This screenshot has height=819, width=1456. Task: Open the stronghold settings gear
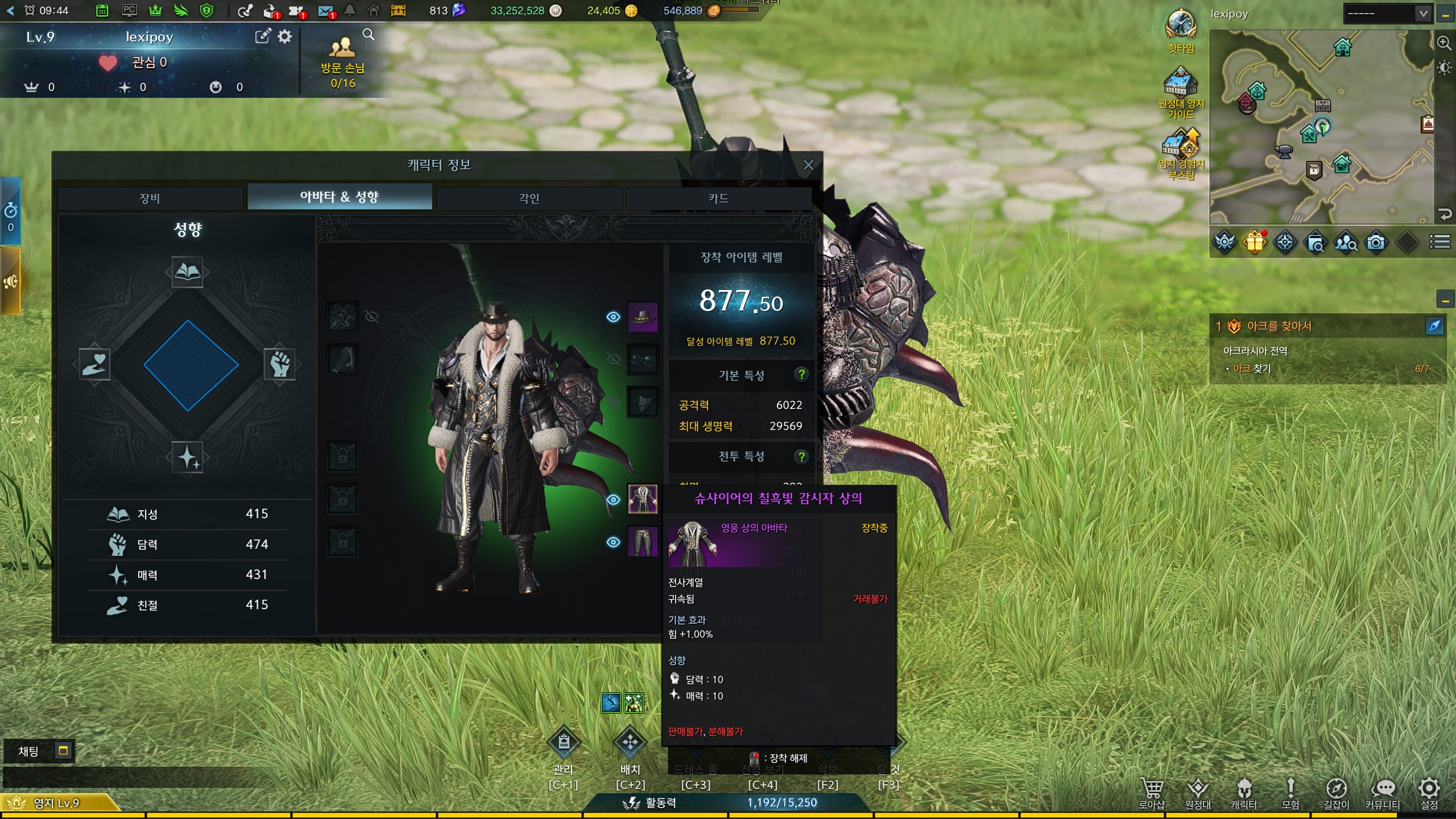click(285, 37)
